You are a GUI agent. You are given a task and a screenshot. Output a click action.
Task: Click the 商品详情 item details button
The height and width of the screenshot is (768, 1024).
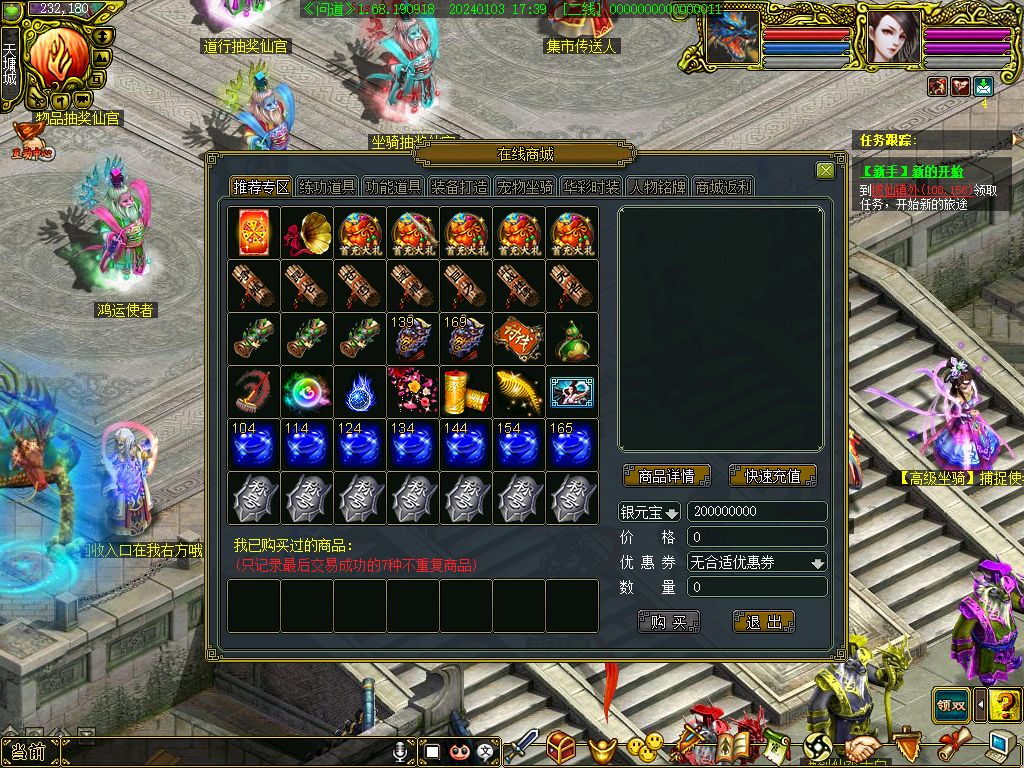pyautogui.click(x=666, y=476)
